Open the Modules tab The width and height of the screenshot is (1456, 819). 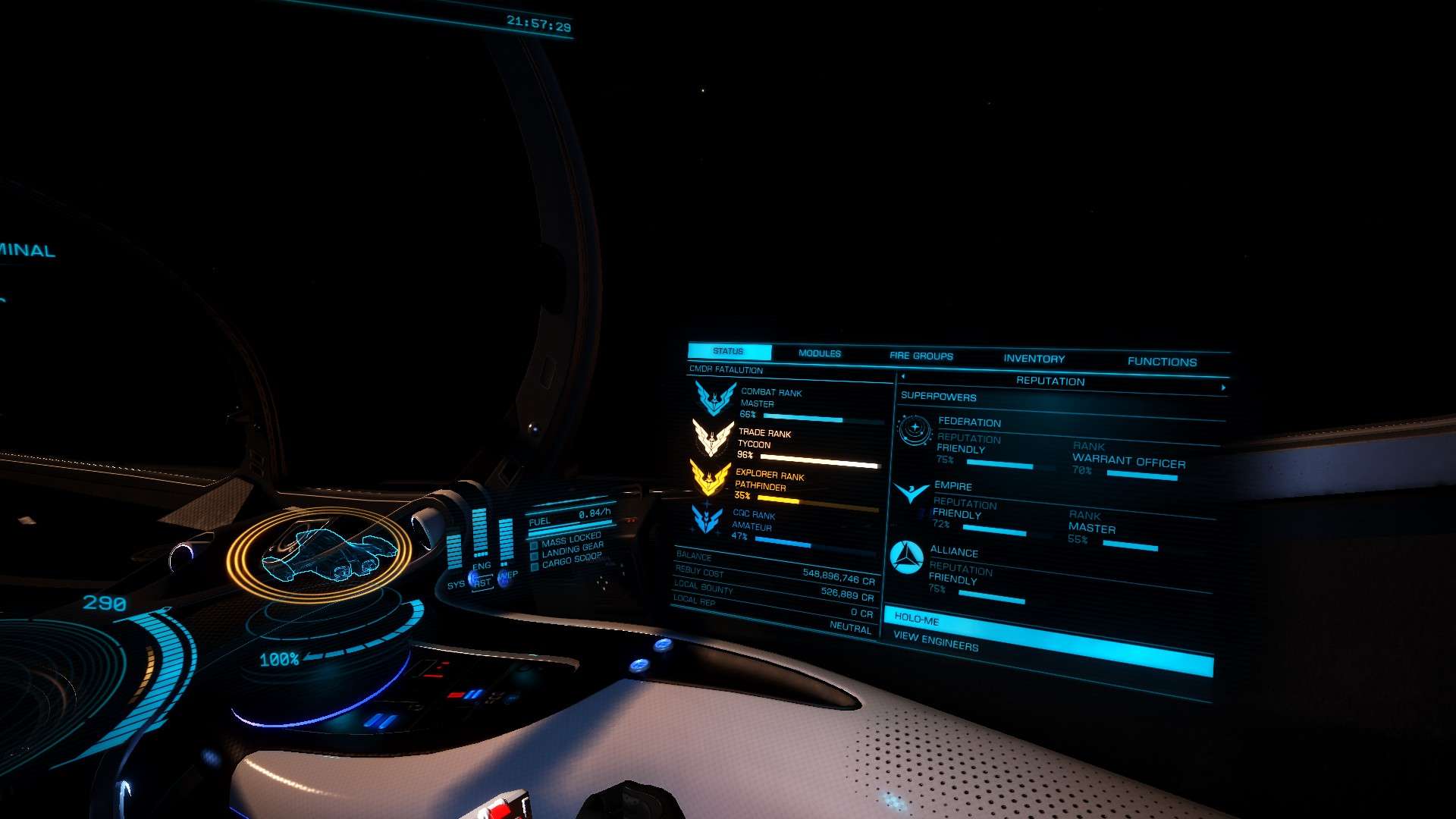(819, 353)
